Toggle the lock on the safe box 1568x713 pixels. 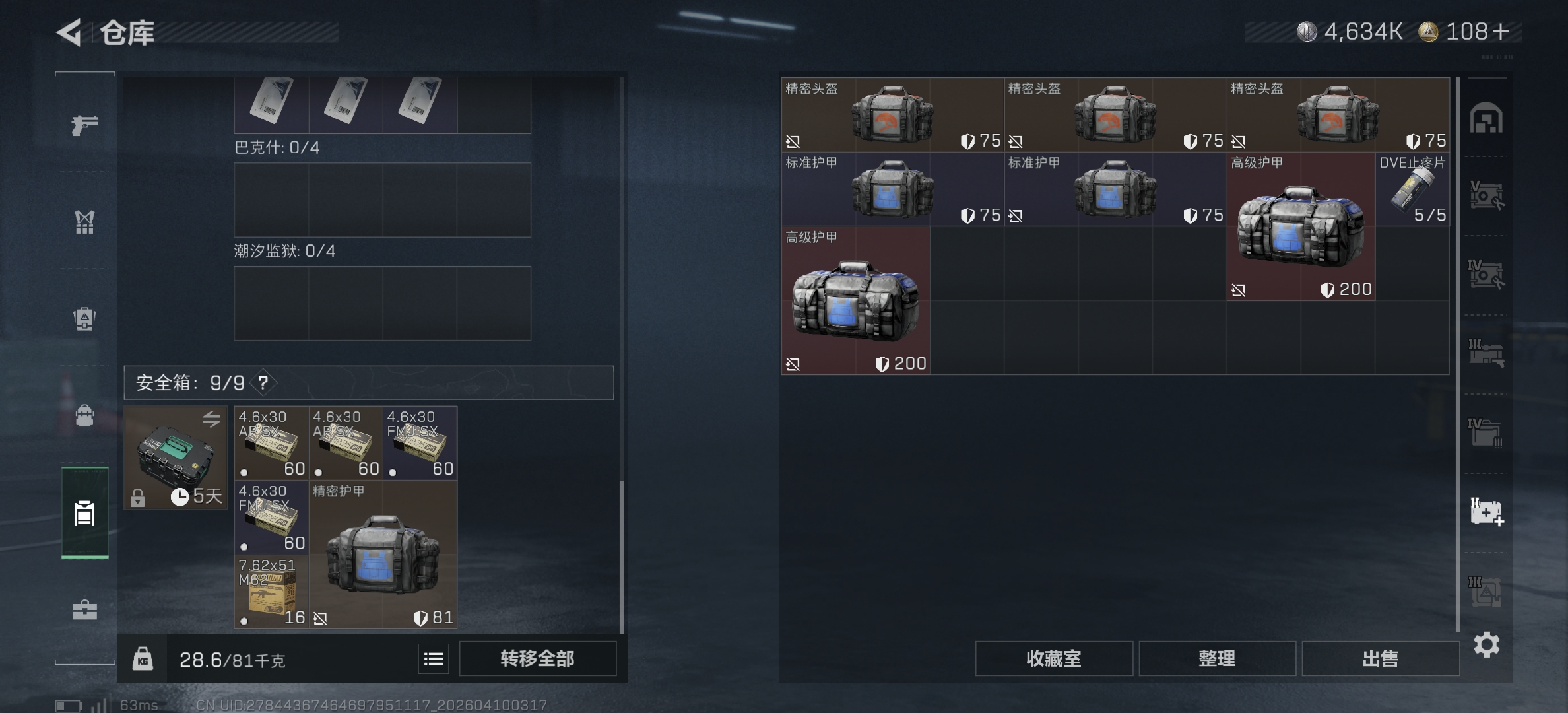pyautogui.click(x=139, y=499)
